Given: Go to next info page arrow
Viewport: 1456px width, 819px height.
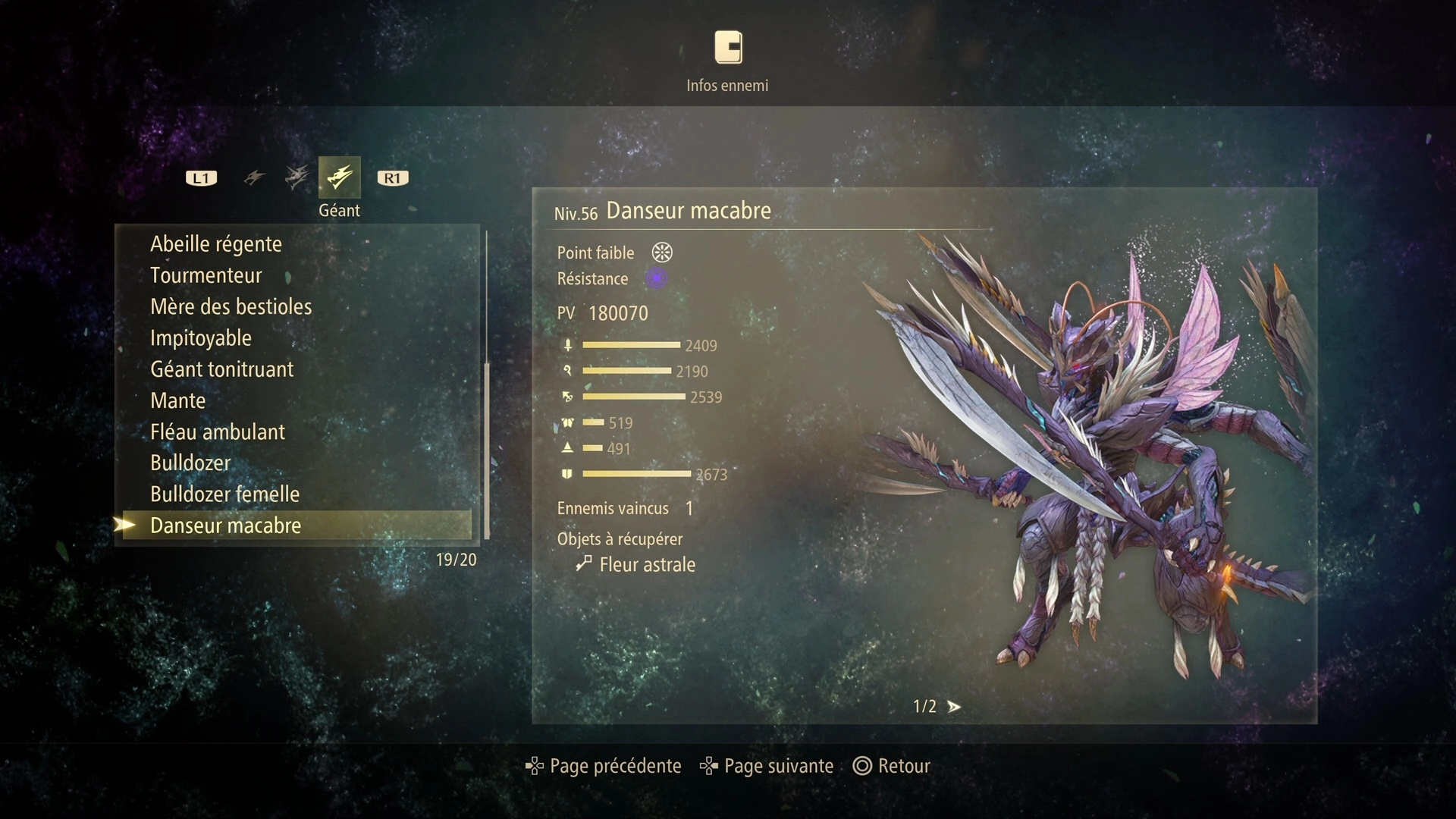Looking at the screenshot, I should pos(954,707).
